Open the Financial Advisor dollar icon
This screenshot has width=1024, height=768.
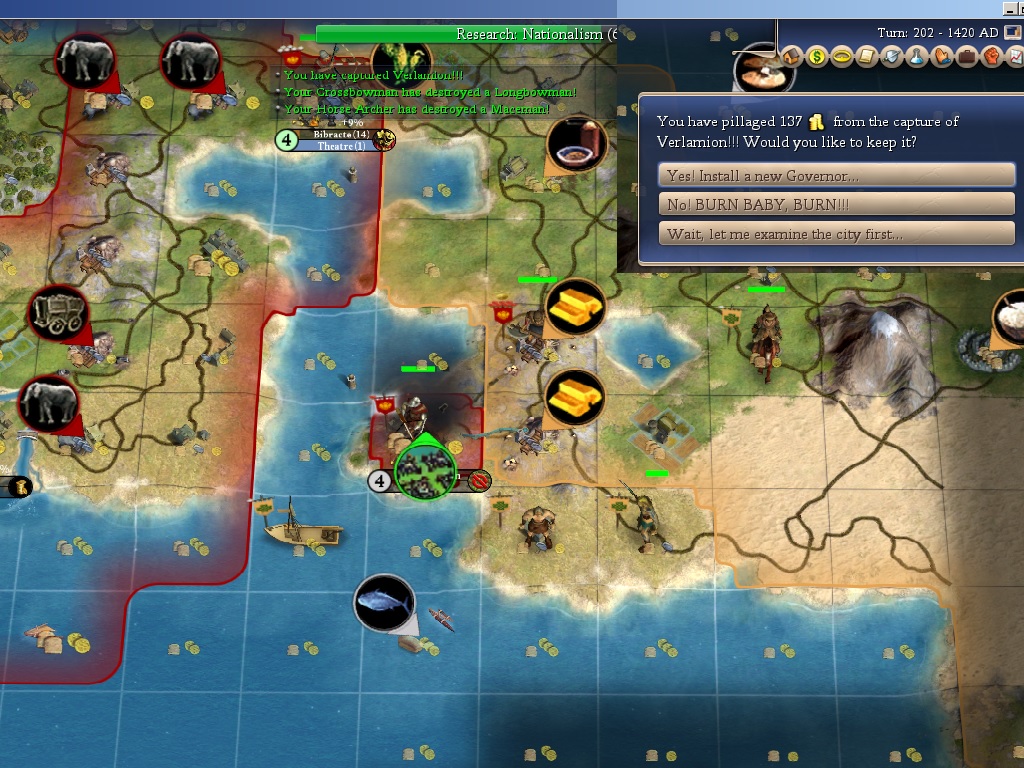tap(817, 57)
